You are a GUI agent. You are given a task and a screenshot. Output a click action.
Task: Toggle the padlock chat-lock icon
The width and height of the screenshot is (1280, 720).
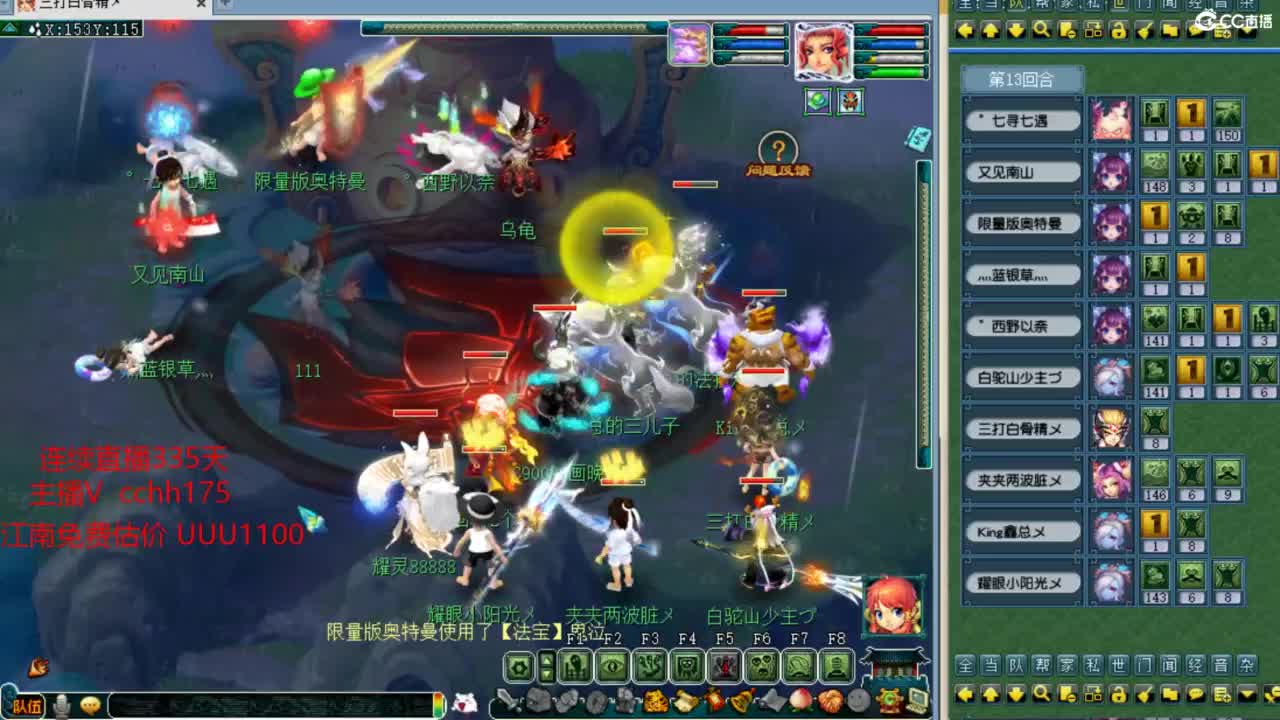tap(1118, 695)
